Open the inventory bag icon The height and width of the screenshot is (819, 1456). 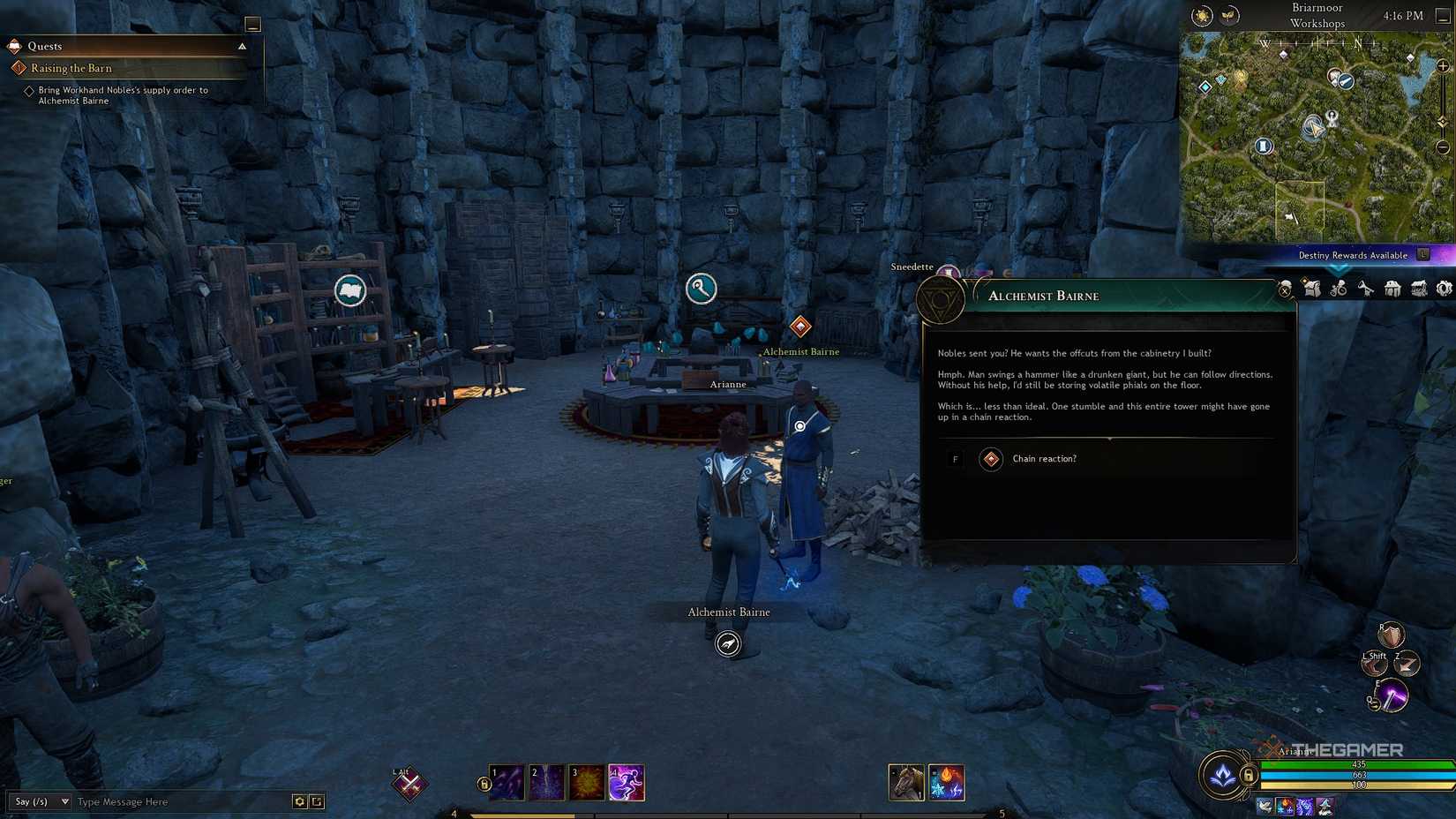pos(1312,289)
